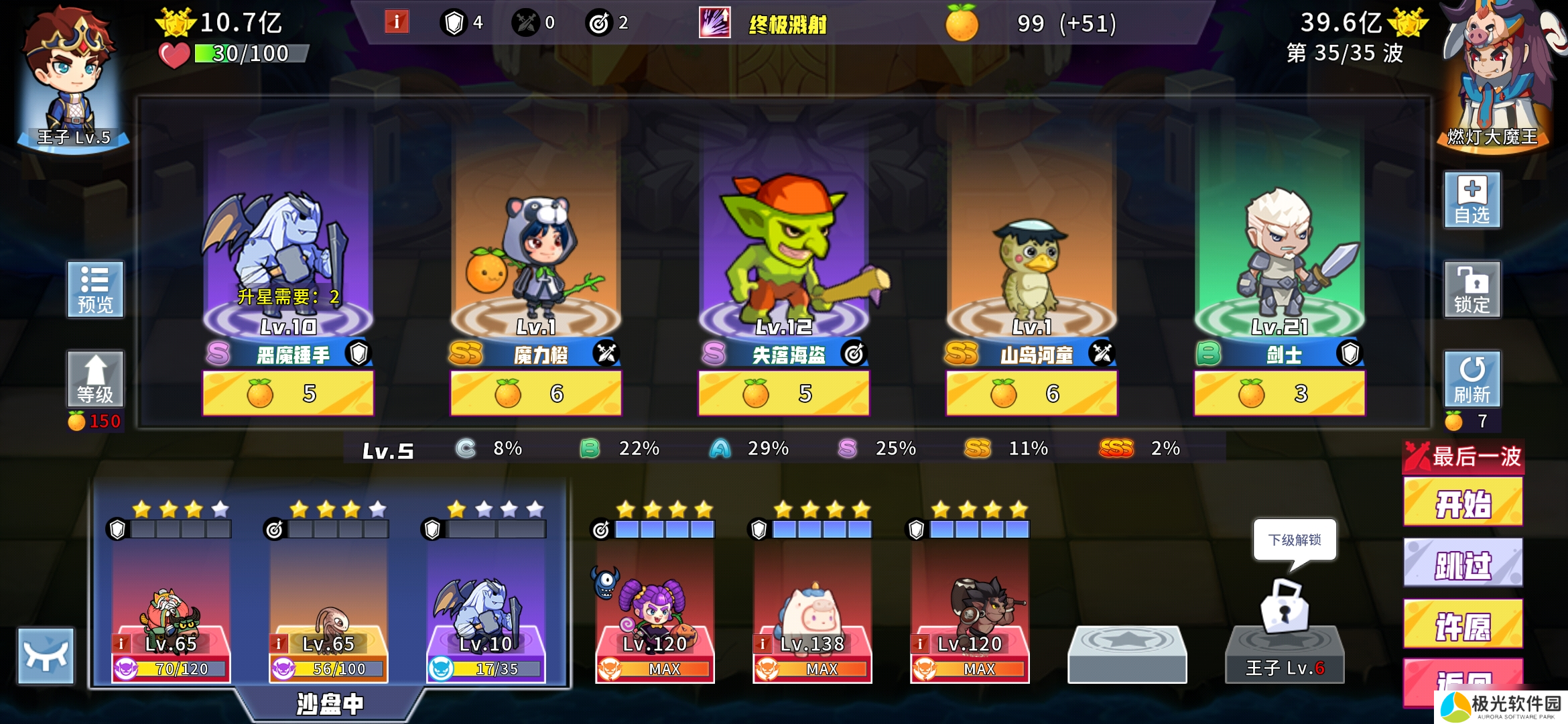Toggle the 锁定 shop lock
Screen dimensions: 1568x724
click(1473, 288)
